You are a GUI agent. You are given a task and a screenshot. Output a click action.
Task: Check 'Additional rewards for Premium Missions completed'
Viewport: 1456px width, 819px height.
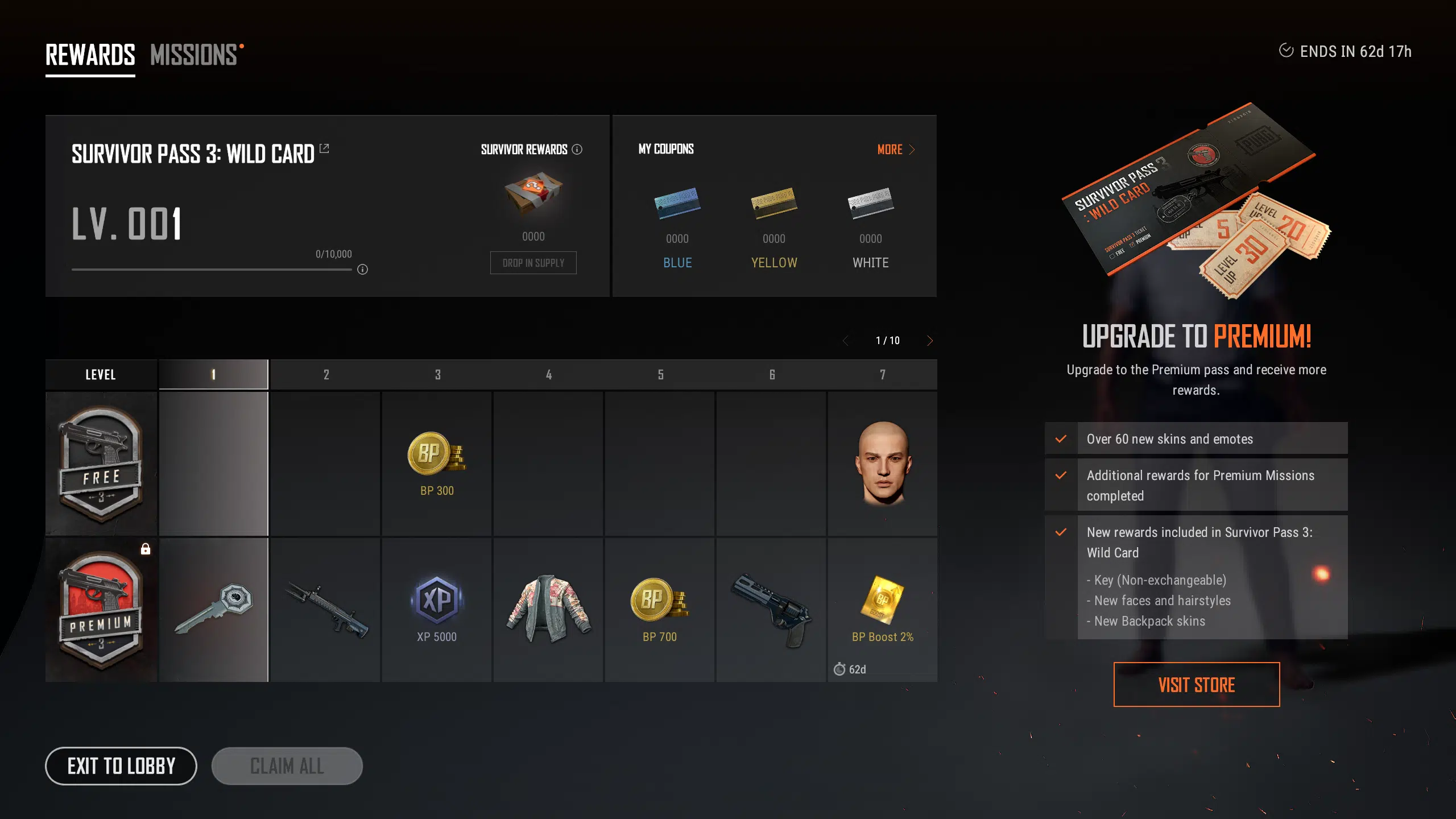(x=1060, y=476)
